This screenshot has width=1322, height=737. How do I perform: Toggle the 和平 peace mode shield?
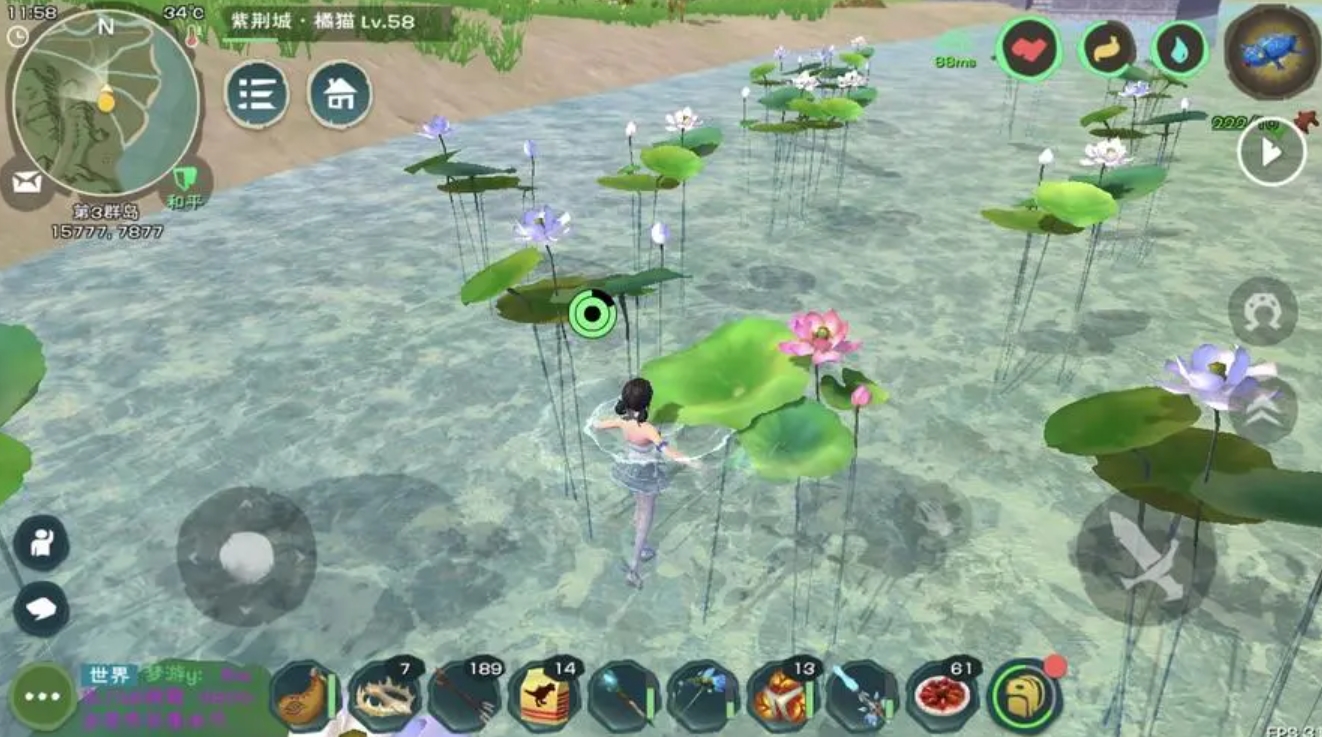[x=184, y=180]
